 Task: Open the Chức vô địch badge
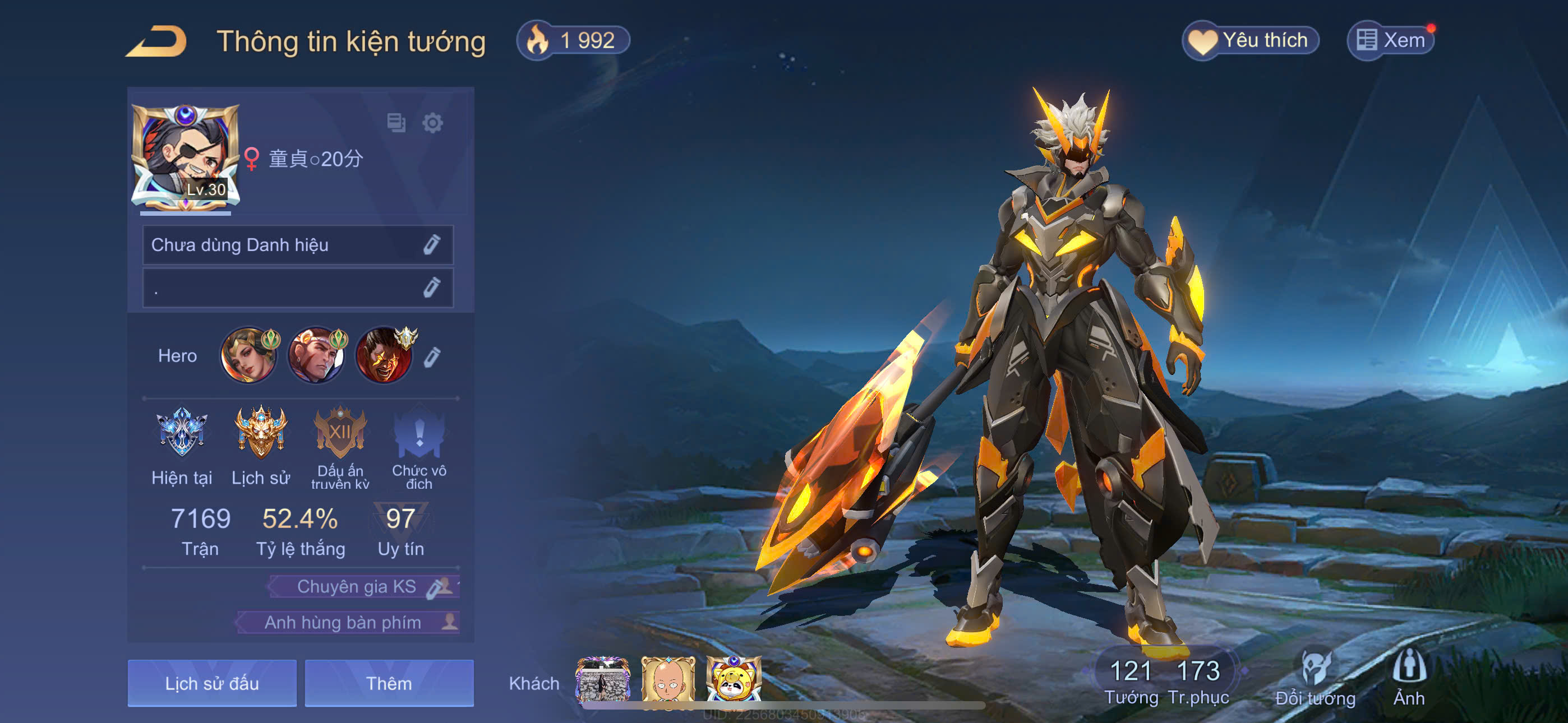pos(419,433)
